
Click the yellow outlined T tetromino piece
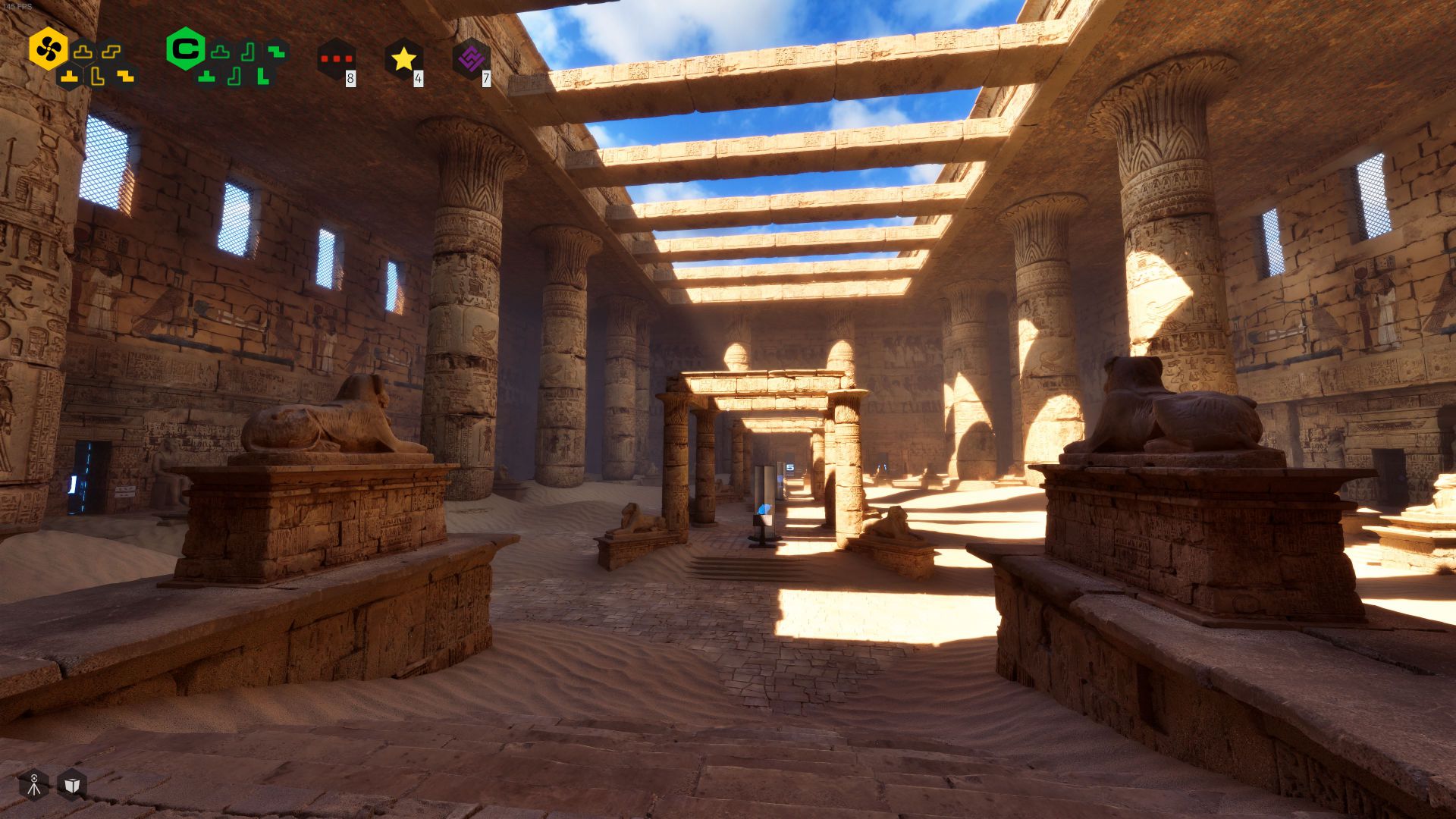83,52
